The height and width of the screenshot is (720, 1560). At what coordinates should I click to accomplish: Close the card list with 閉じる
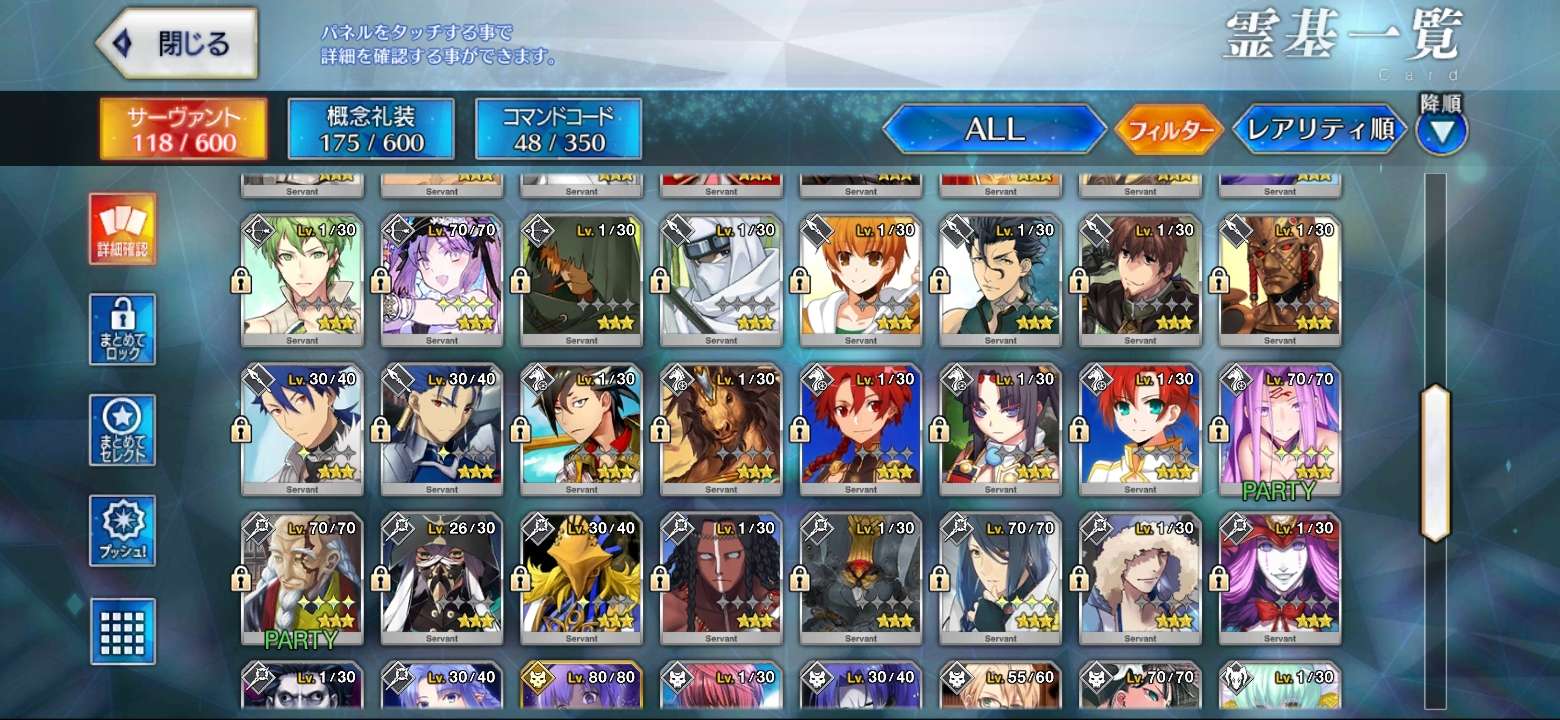coord(177,43)
